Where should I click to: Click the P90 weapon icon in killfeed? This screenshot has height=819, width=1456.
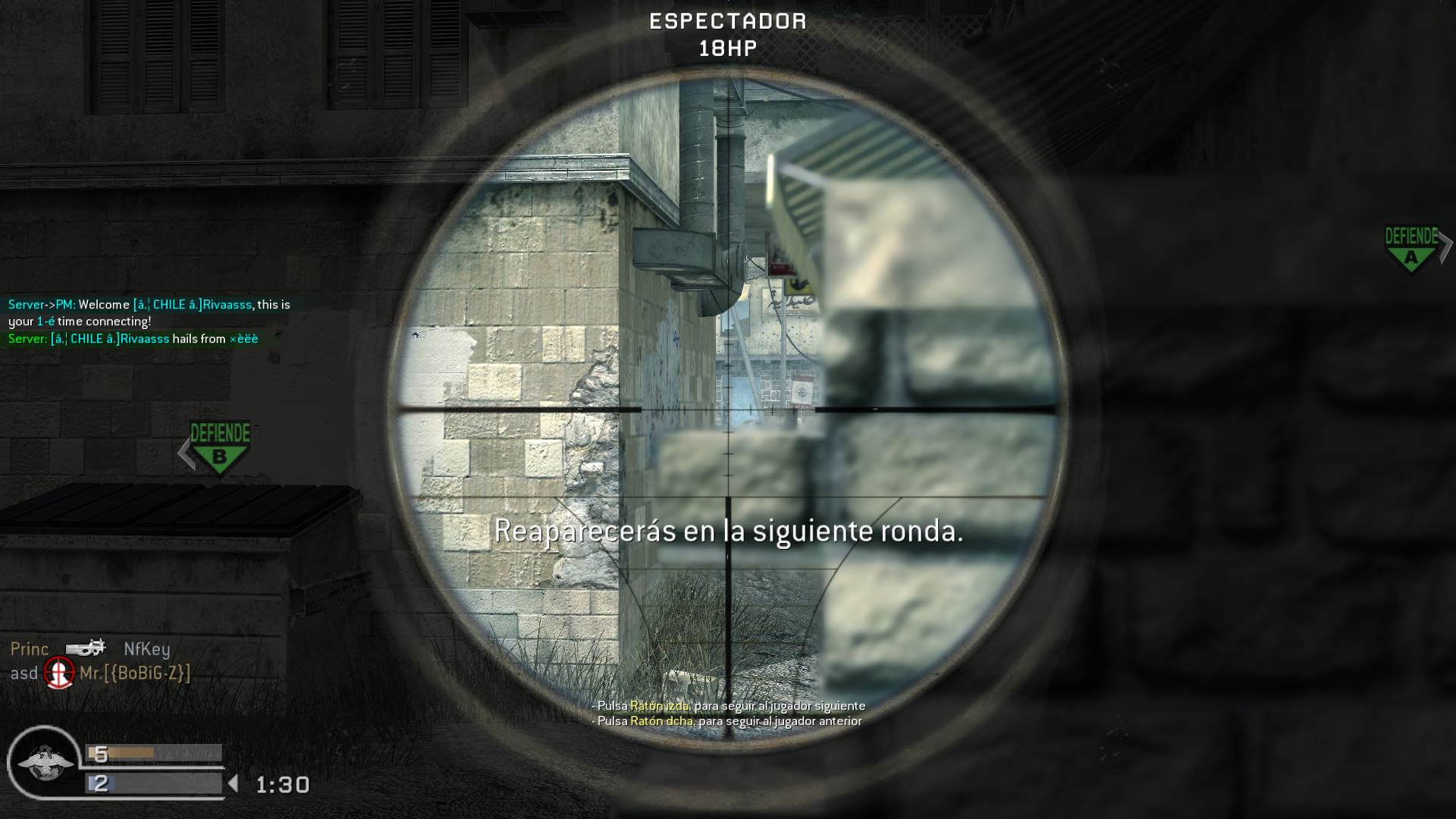coord(85,648)
